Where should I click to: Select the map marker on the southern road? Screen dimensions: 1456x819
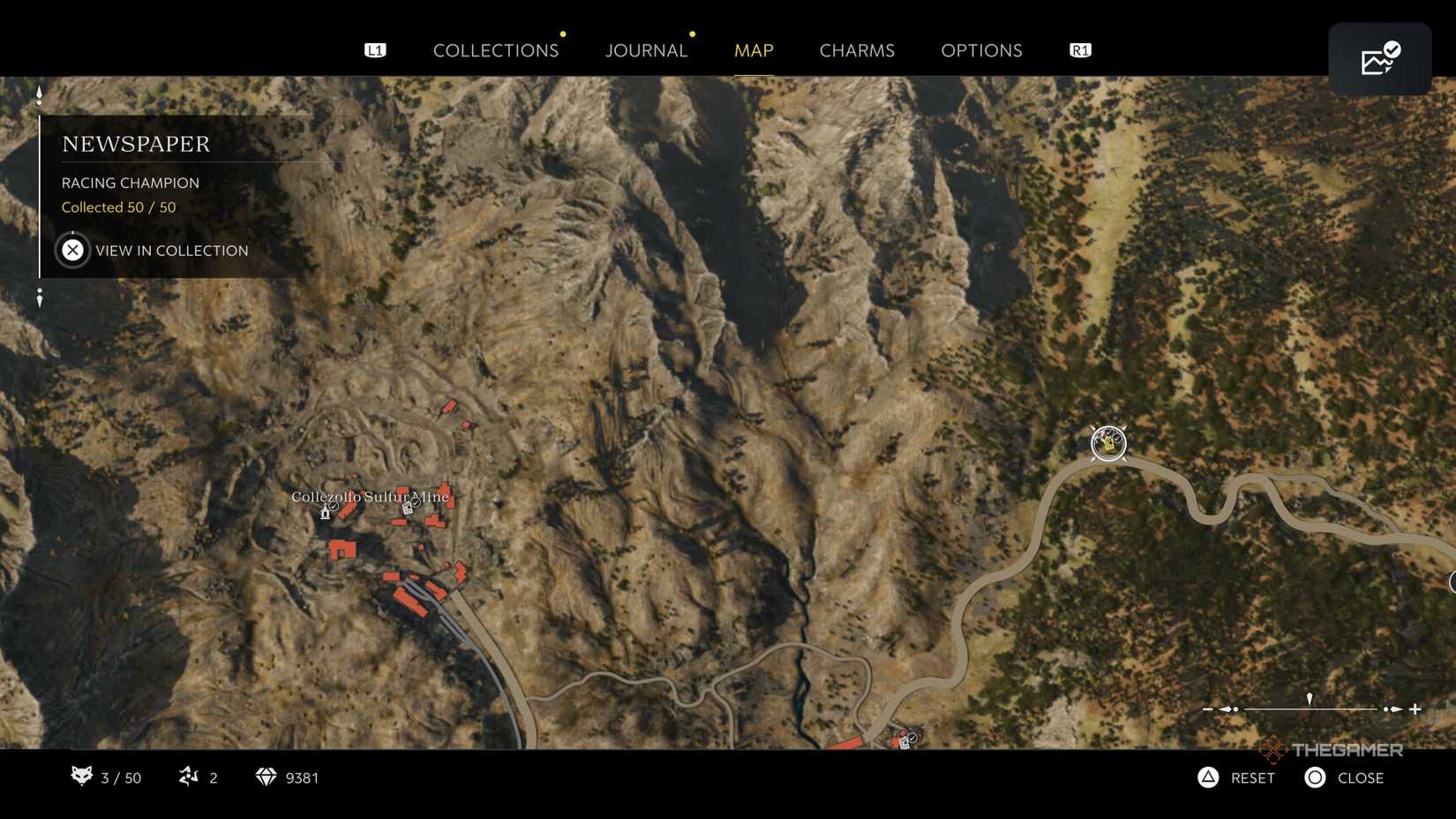907,740
